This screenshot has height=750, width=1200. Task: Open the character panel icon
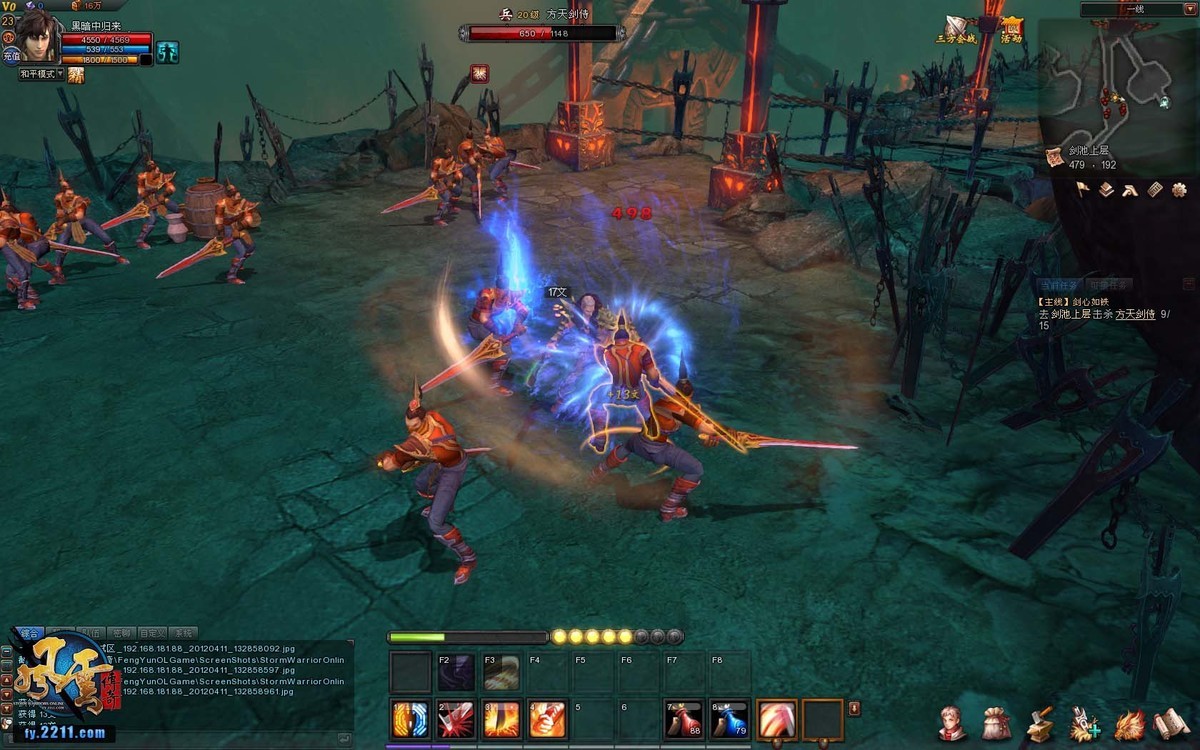(952, 722)
